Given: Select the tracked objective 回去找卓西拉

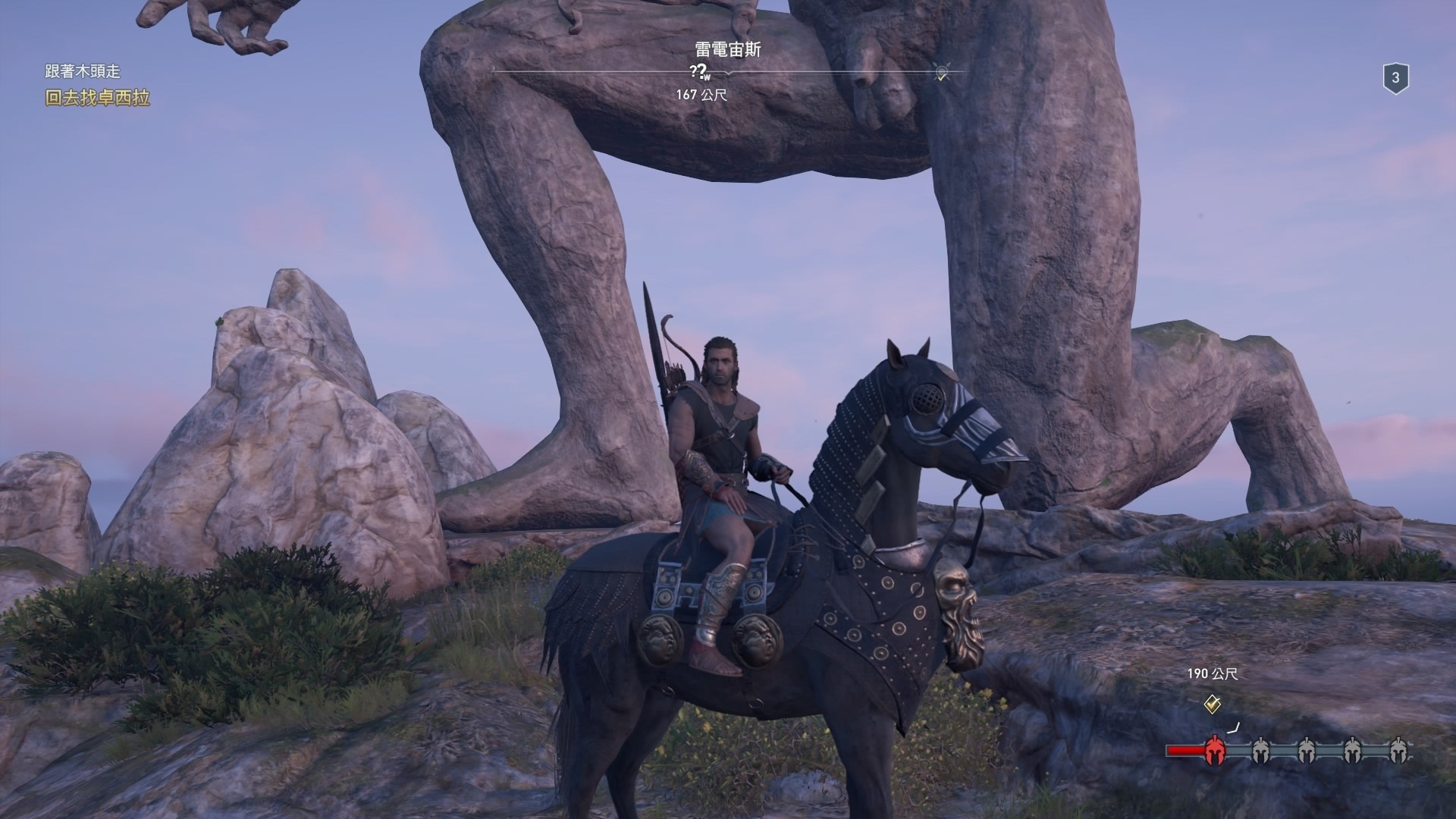Looking at the screenshot, I should pos(97,98).
